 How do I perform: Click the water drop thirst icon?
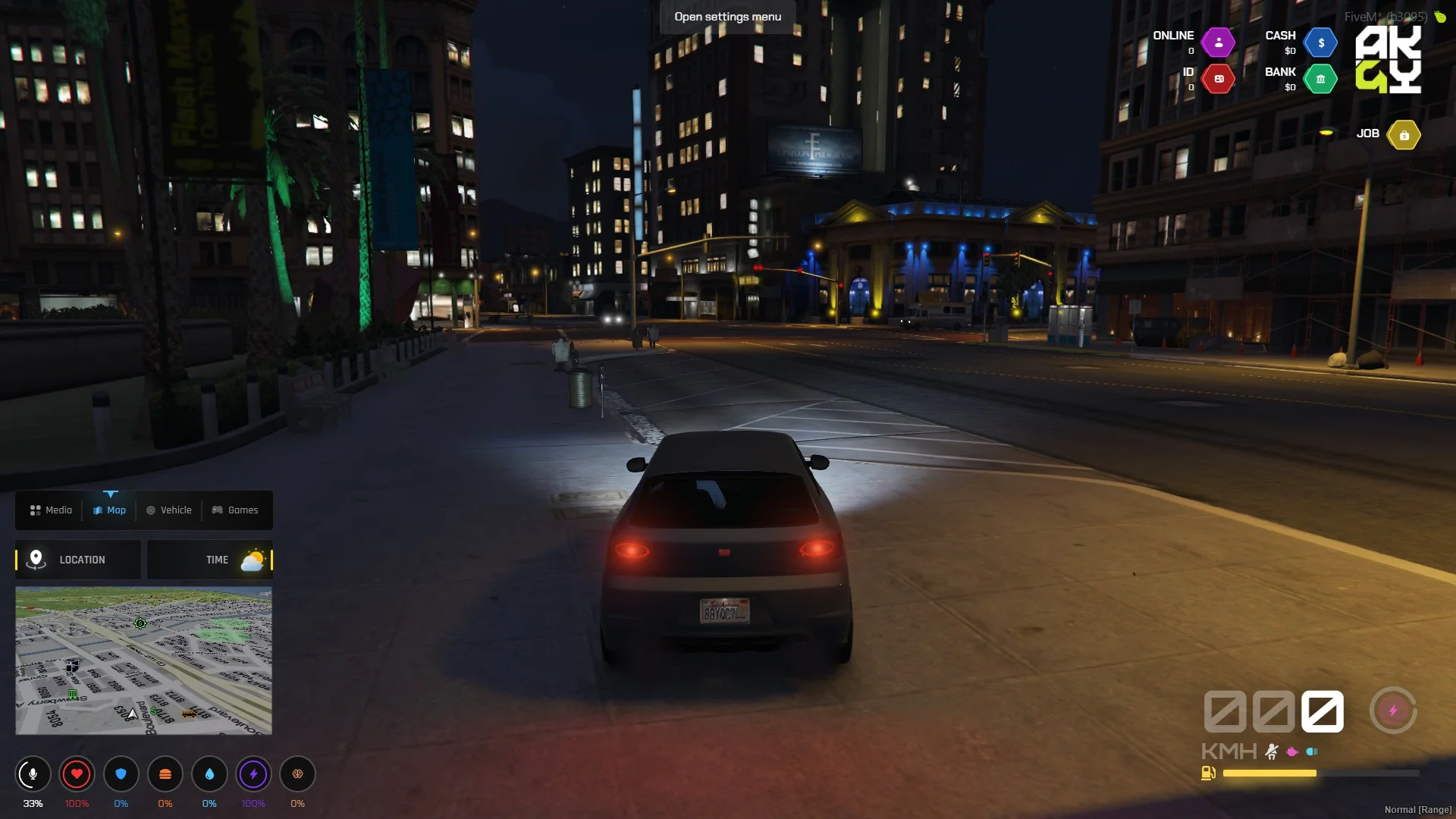click(209, 774)
